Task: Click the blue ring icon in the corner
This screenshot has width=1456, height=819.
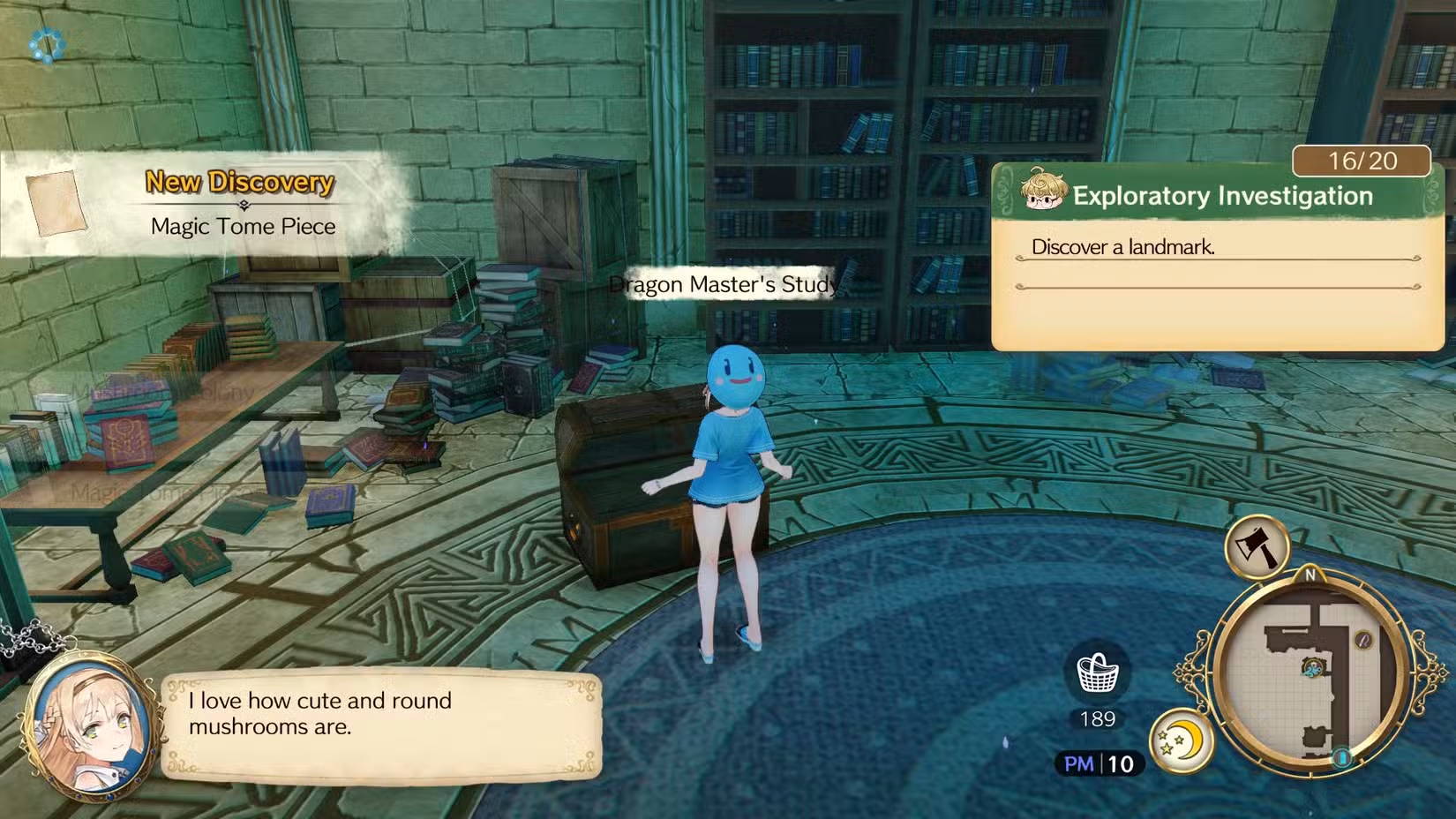Action: tap(46, 45)
